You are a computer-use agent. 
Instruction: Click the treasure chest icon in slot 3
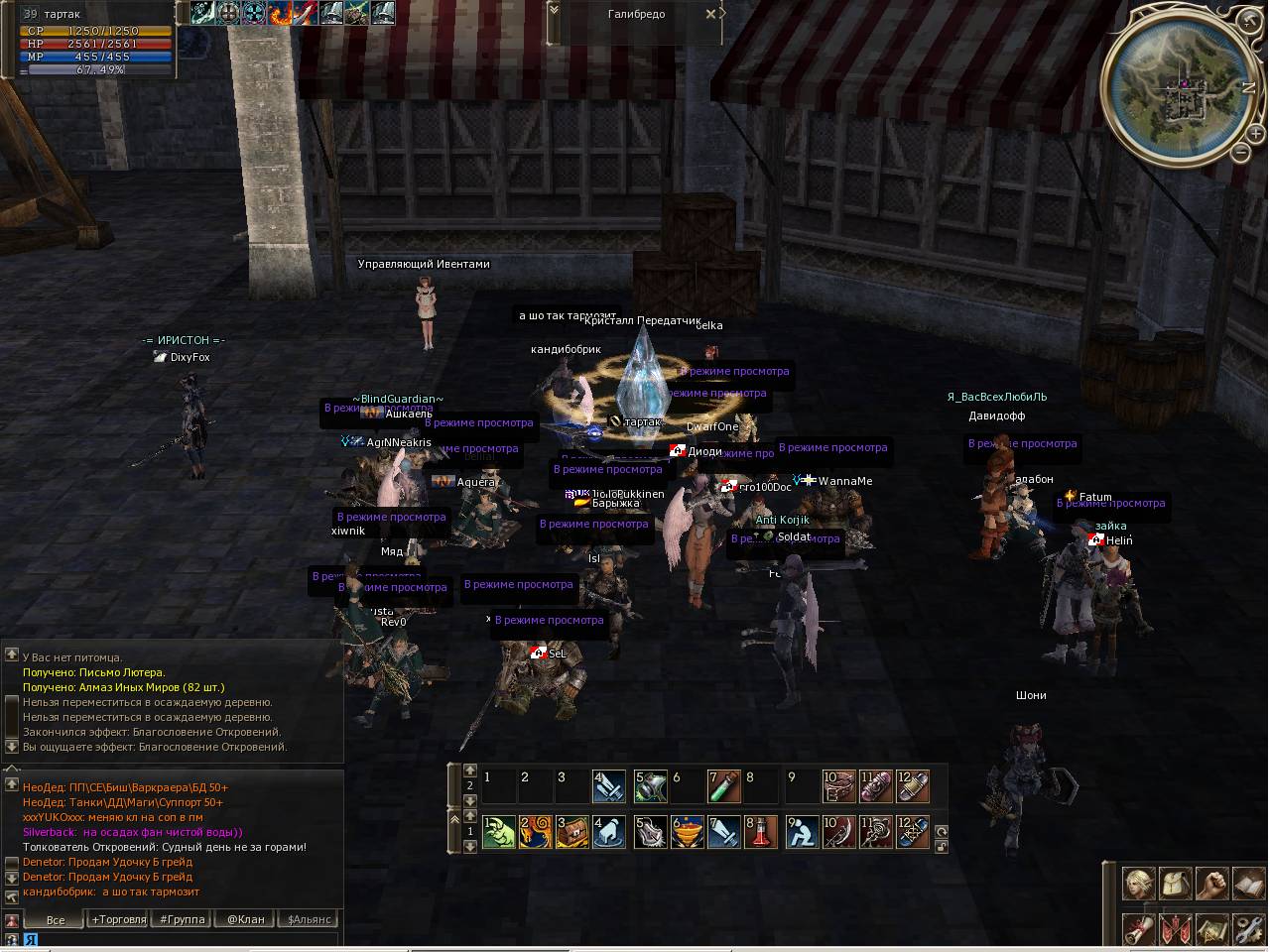coord(571,832)
